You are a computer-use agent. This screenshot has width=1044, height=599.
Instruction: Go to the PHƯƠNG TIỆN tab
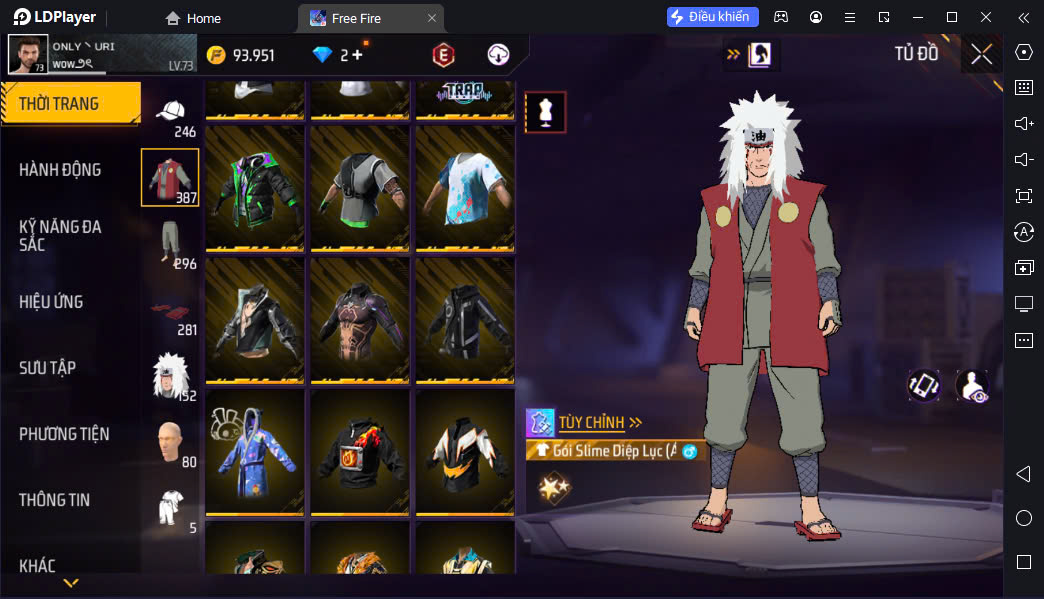64,434
